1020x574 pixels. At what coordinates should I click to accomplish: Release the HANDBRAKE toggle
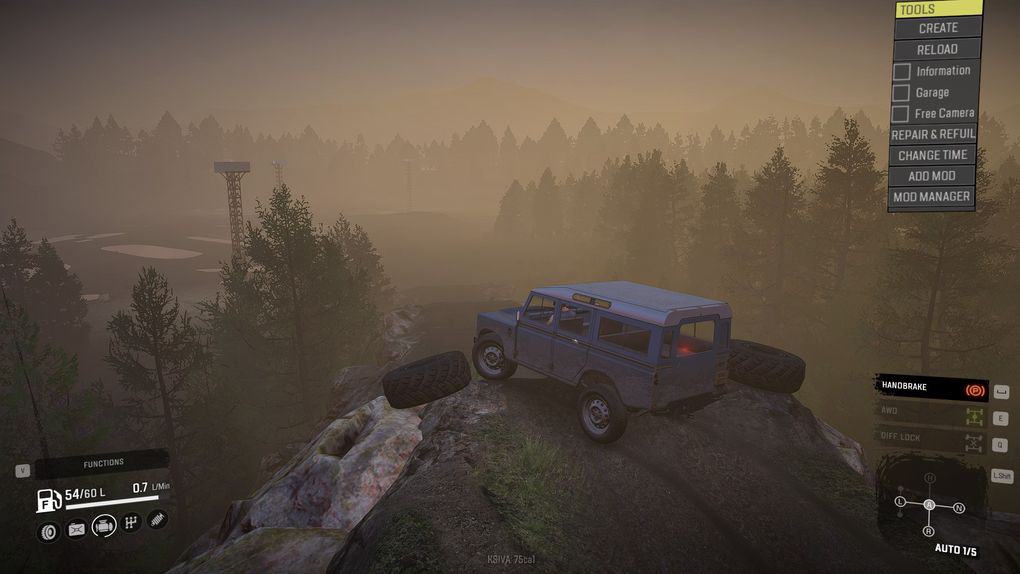point(931,387)
